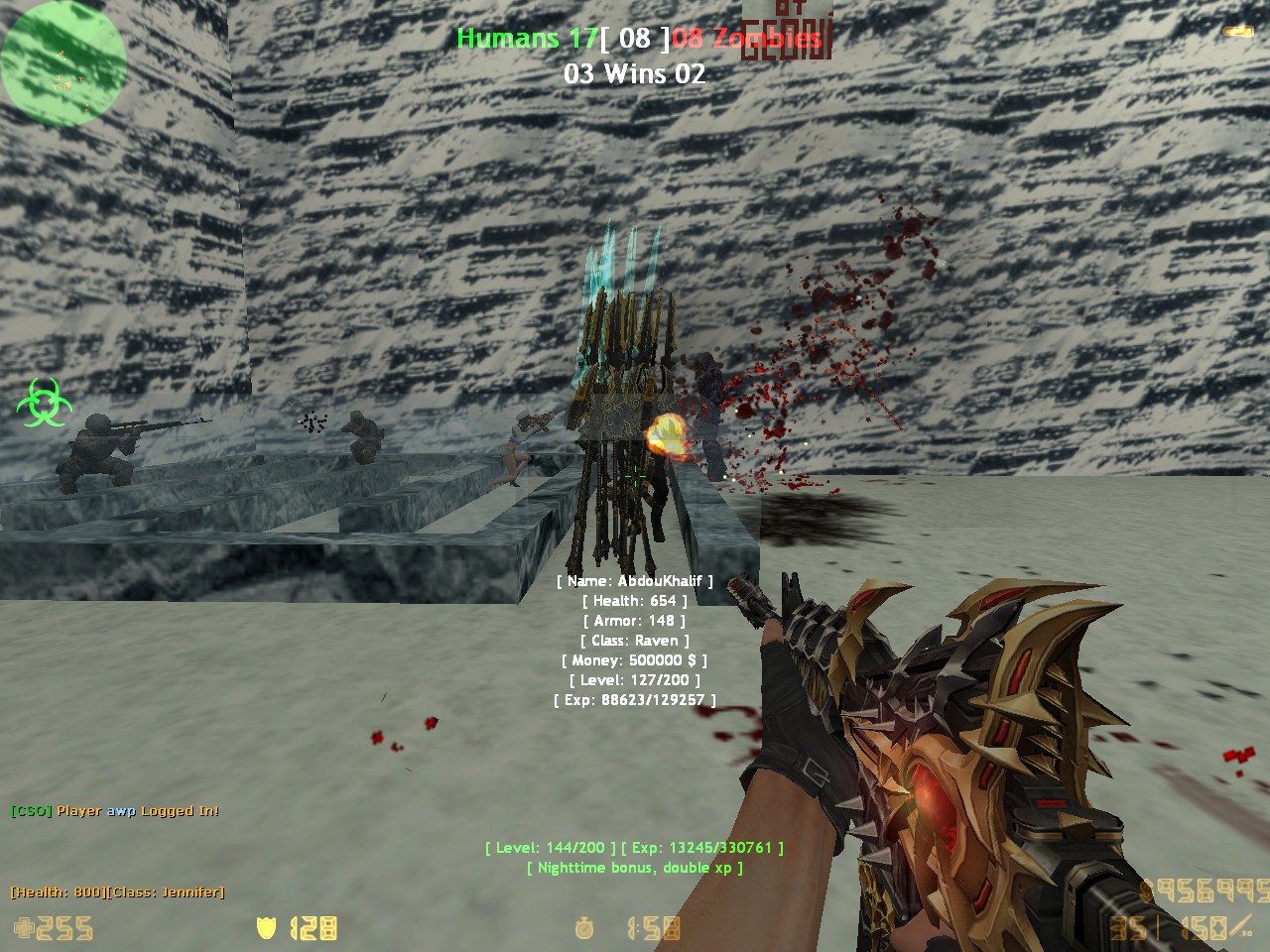Select the green biohazard symbol icon
This screenshot has height=952, width=1270.
tap(39, 402)
